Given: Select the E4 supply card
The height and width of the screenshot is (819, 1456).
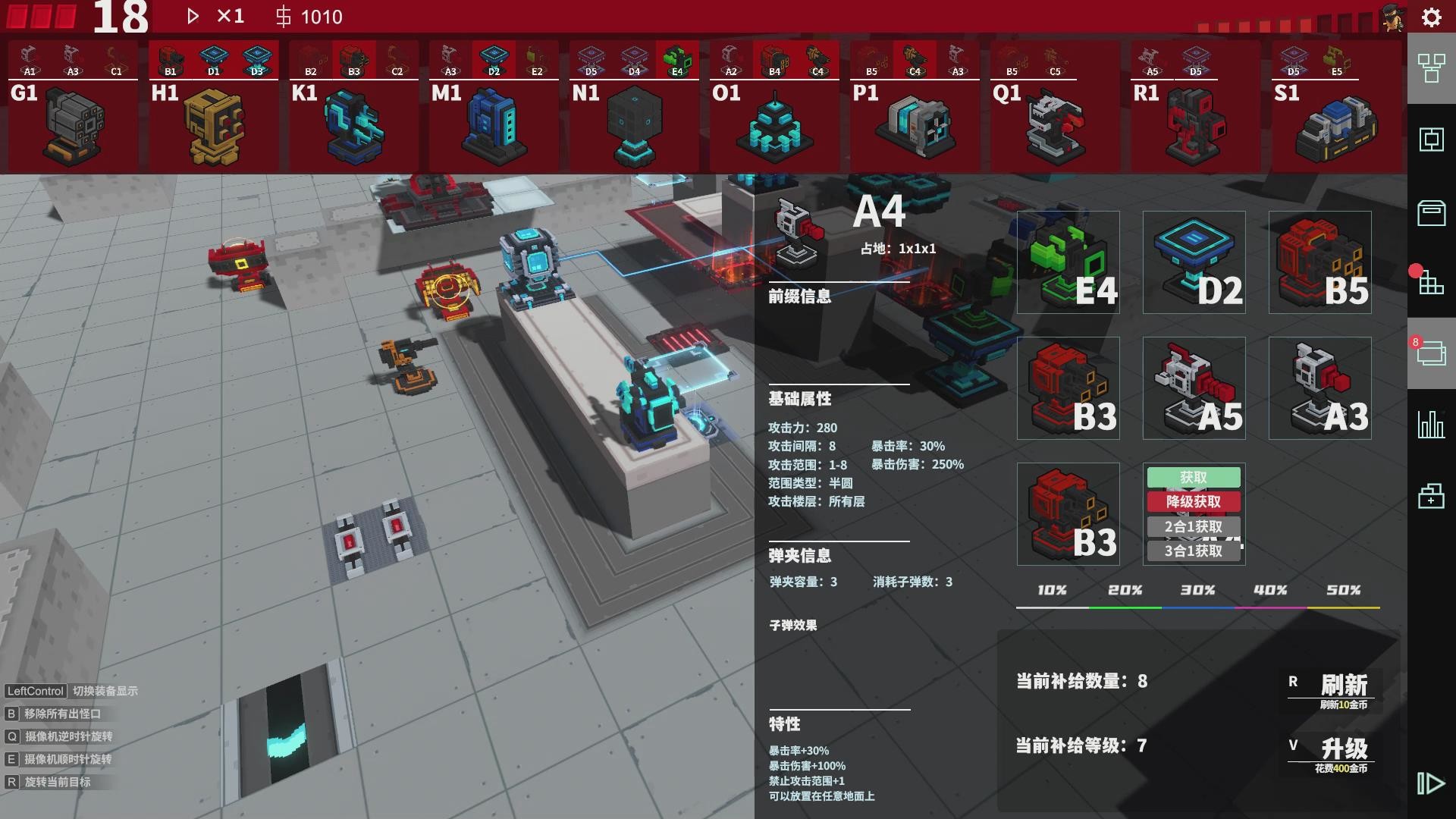Looking at the screenshot, I should coord(1068,262).
